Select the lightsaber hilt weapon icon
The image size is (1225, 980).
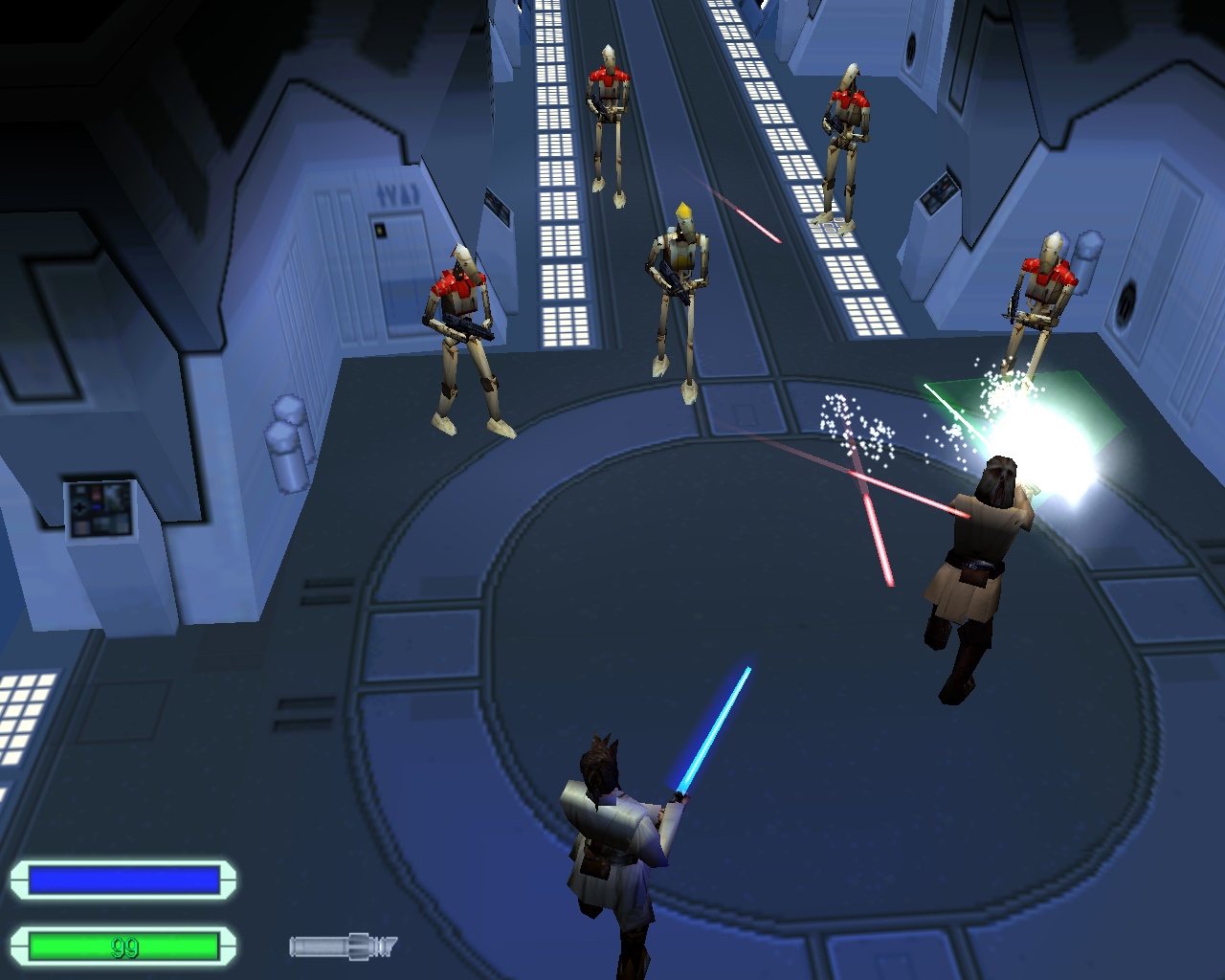tap(343, 947)
